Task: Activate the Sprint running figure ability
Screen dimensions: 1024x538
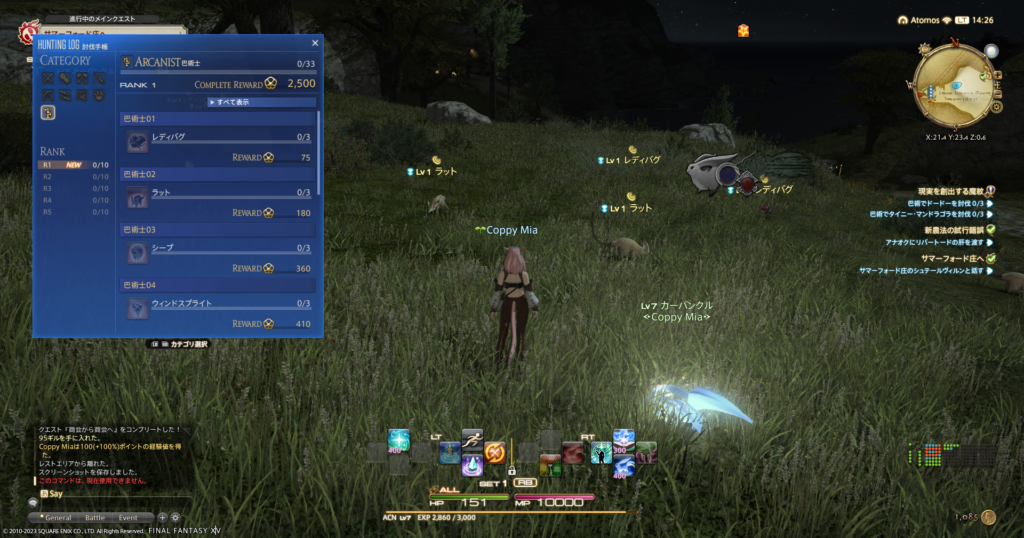Action: (472, 439)
